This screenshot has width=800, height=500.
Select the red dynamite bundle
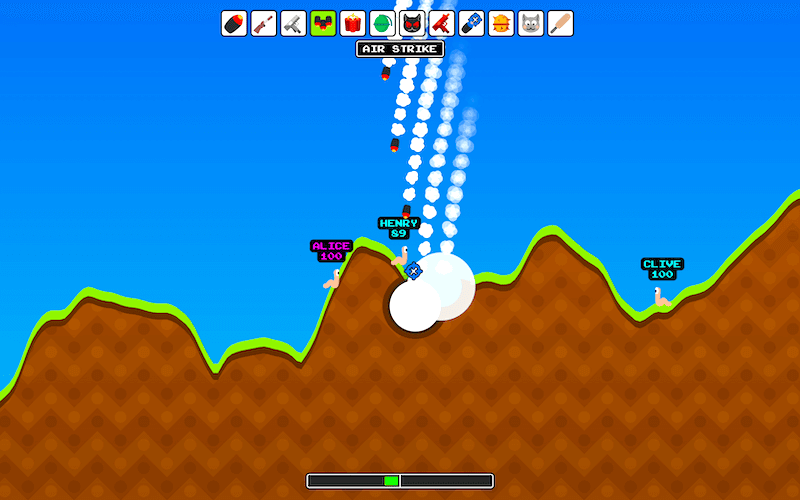[353, 23]
